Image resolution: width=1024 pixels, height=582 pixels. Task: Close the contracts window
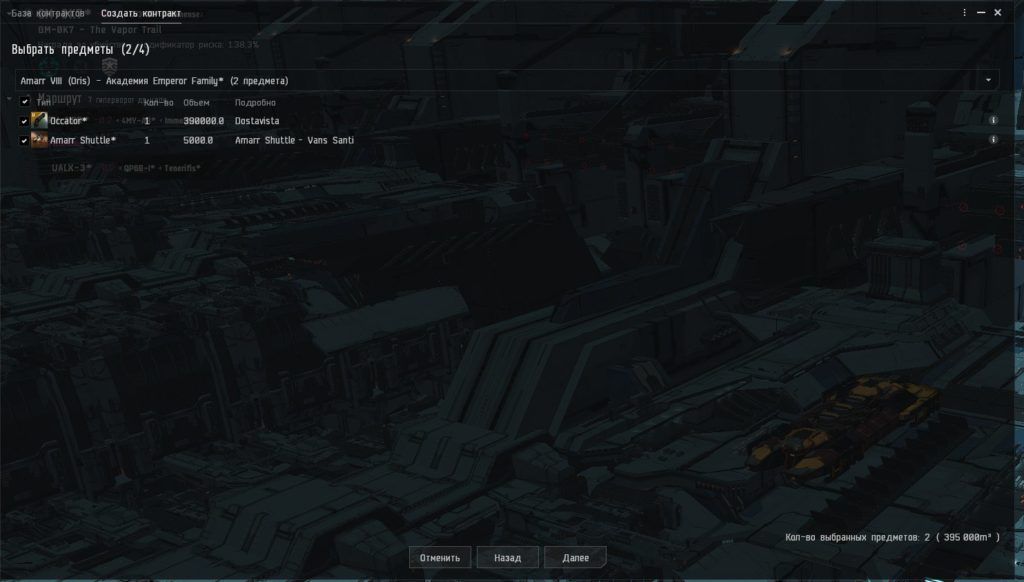click(999, 13)
